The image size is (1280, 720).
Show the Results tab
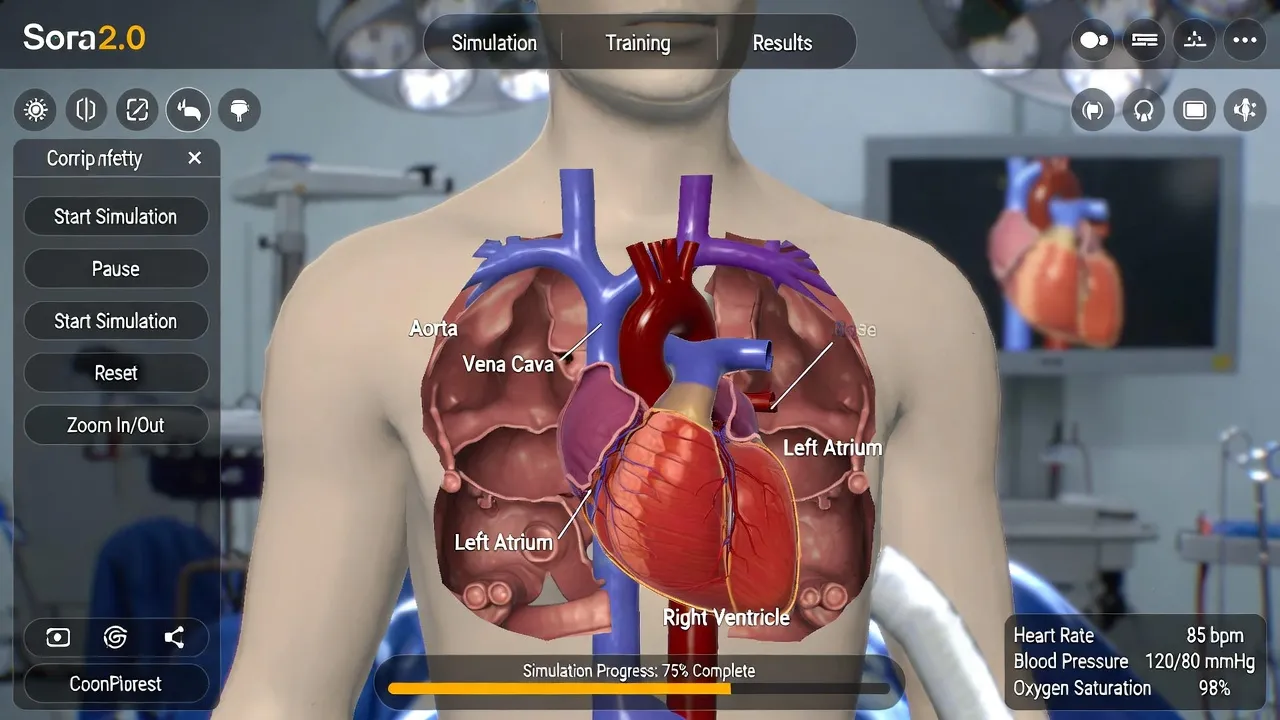pos(782,43)
